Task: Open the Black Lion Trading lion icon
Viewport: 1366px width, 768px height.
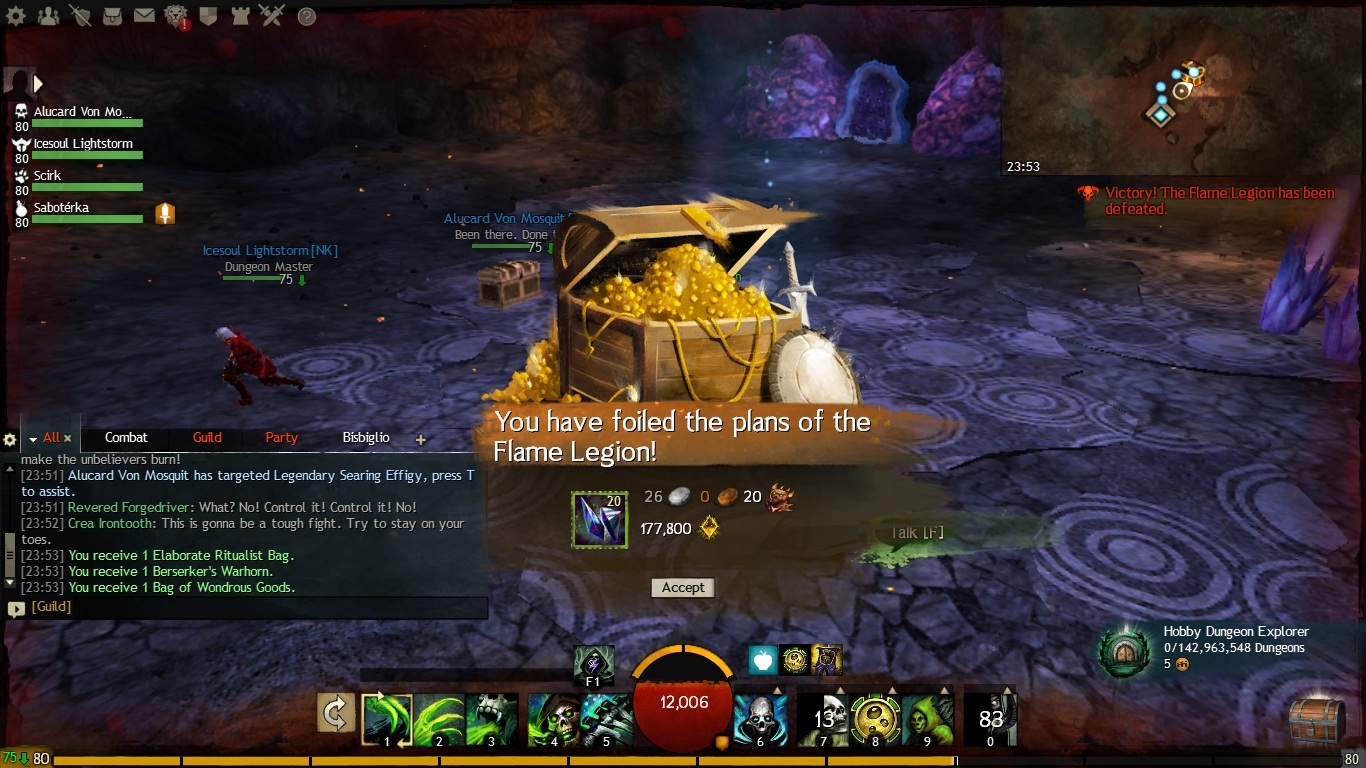Action: 177,16
